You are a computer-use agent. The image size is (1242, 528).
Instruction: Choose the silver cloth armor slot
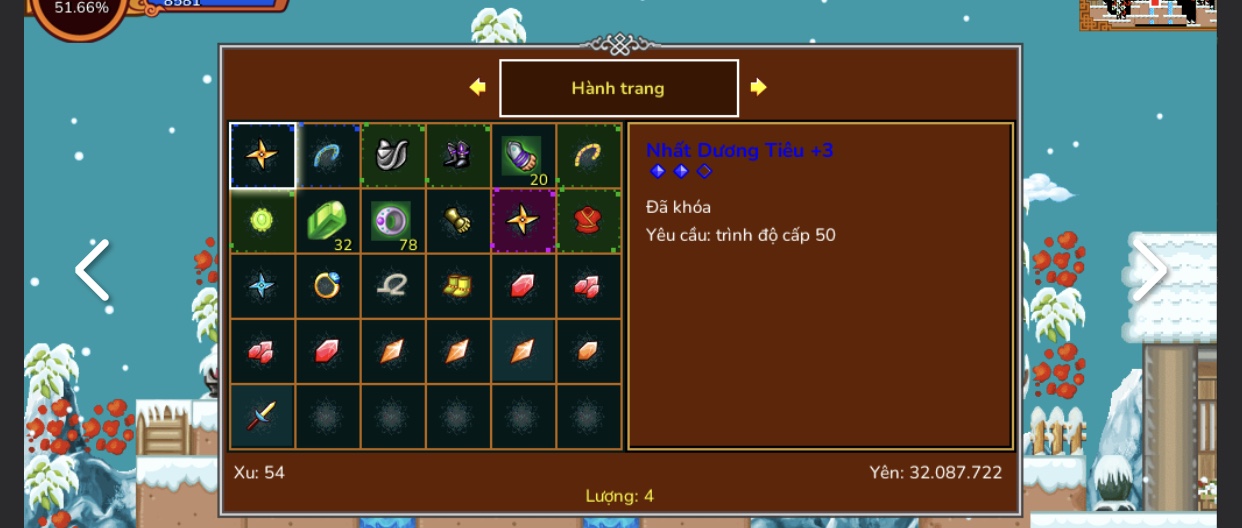(392, 155)
